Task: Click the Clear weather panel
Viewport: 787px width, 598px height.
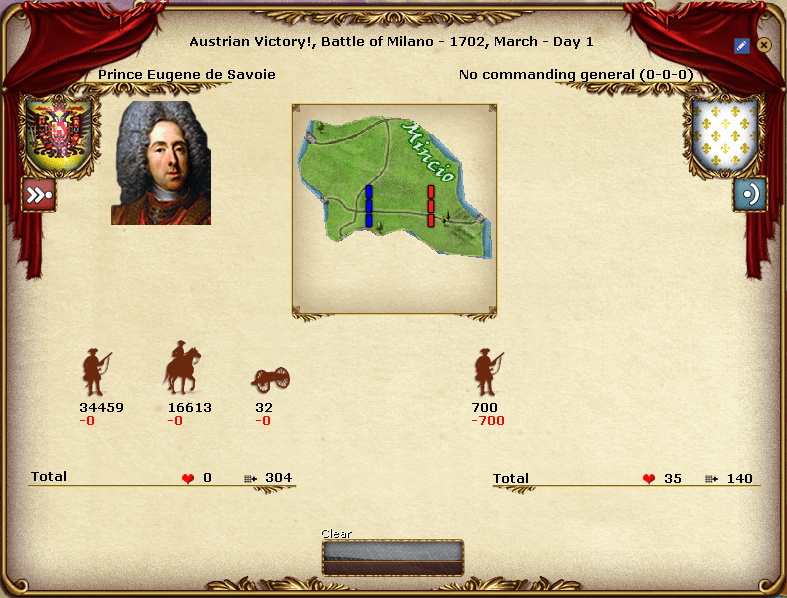Action: point(392,557)
